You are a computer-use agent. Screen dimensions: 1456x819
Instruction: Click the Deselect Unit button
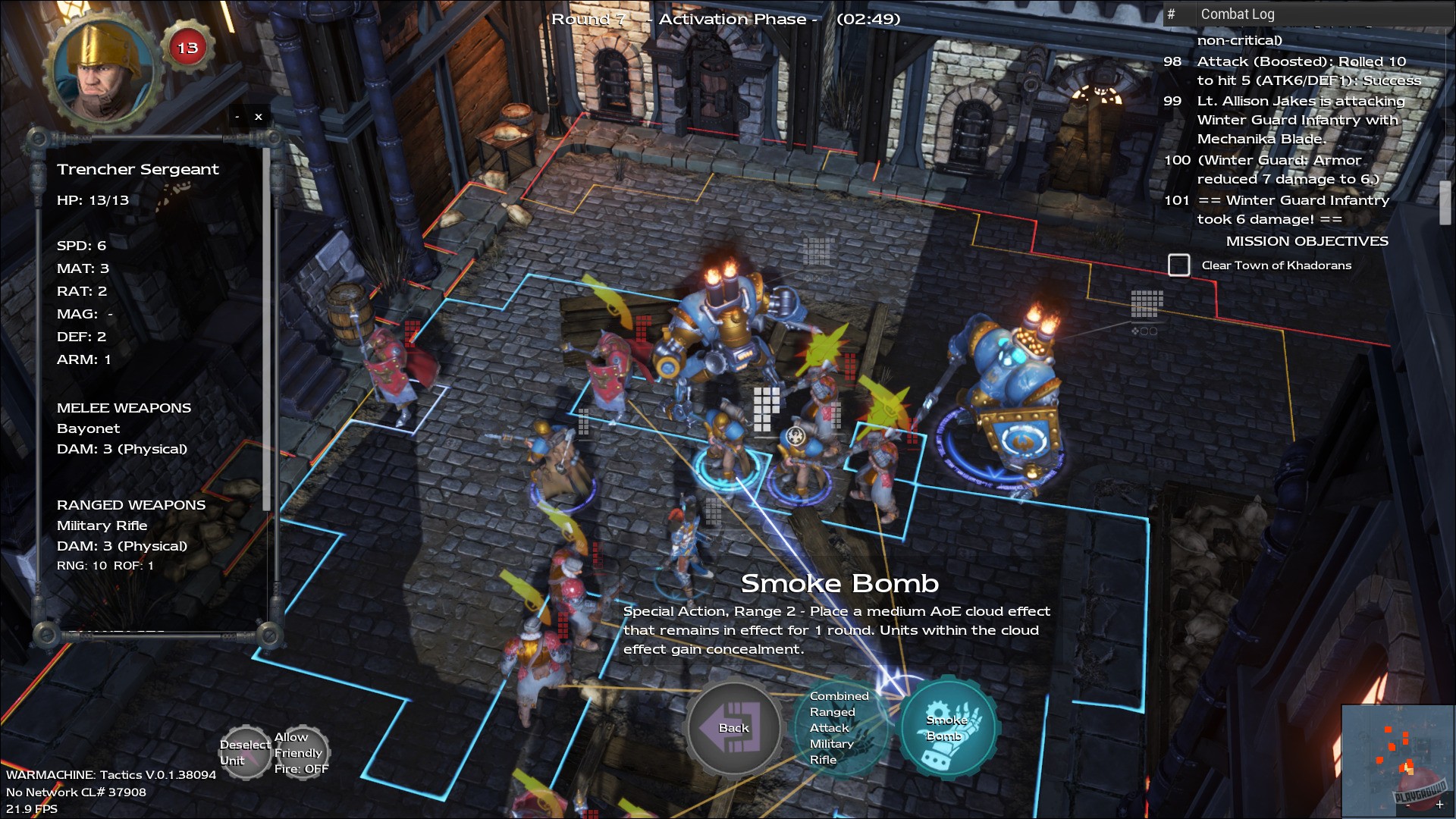coord(244,752)
